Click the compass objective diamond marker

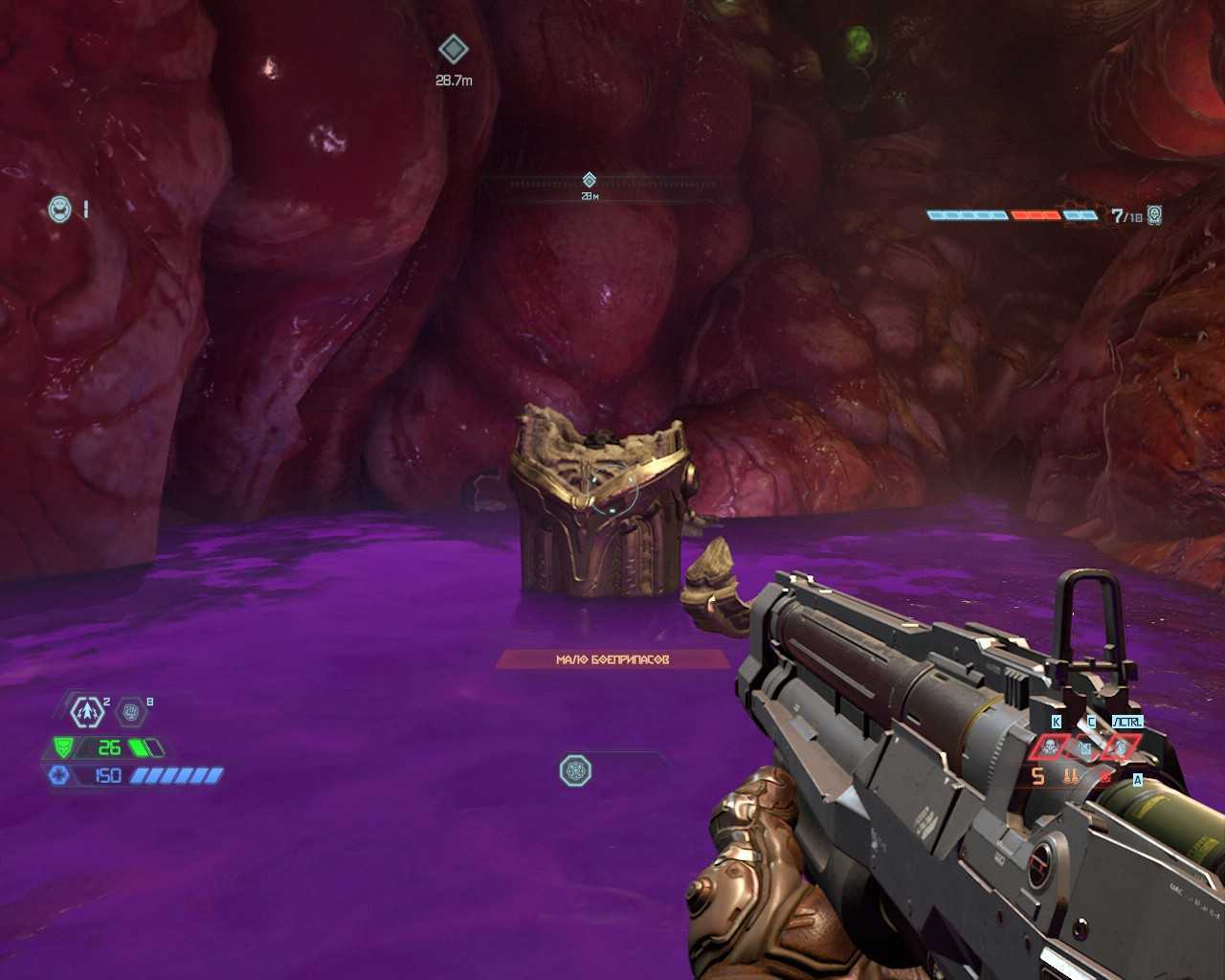(590, 179)
